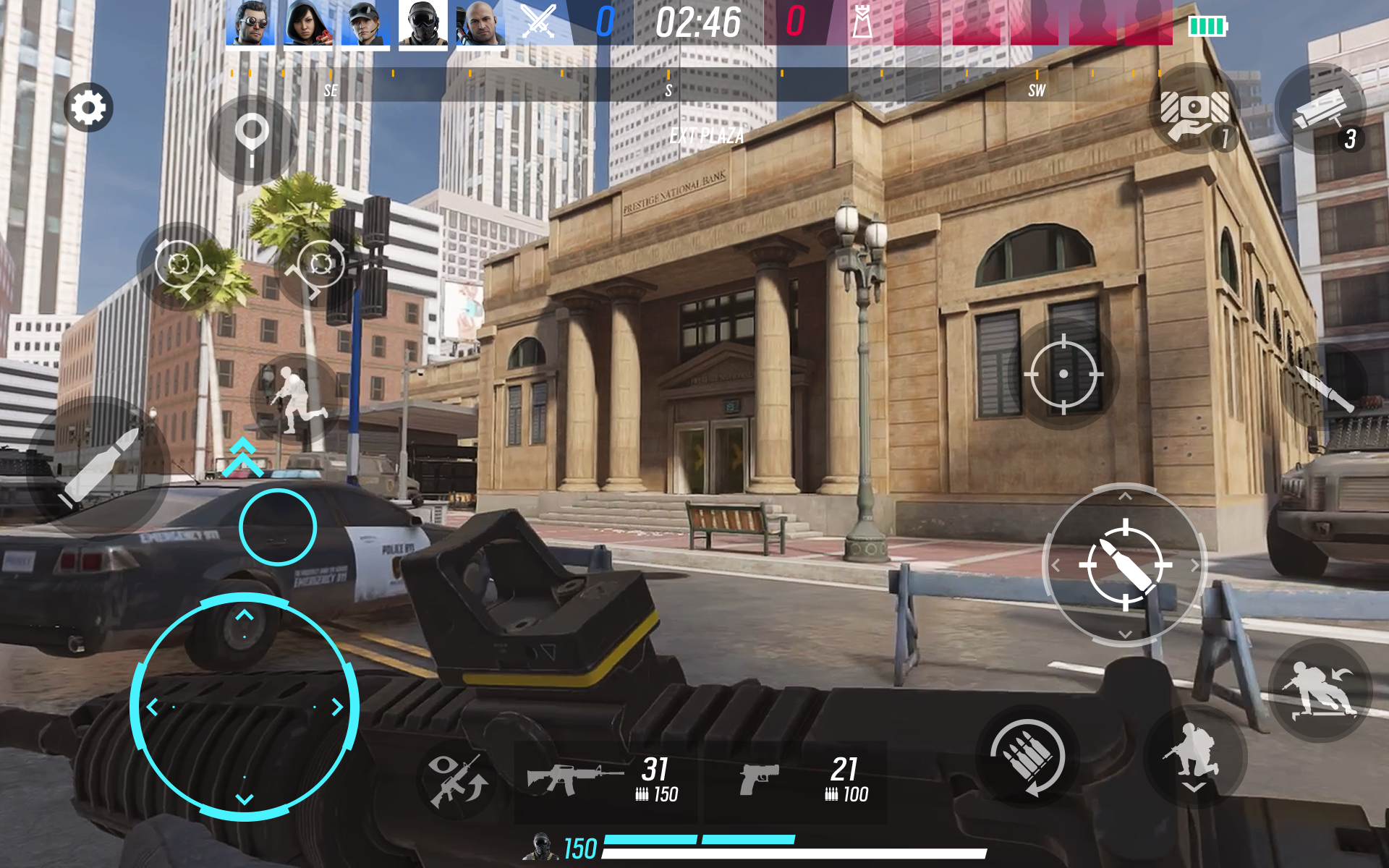The image size is (1389, 868).
Task: Toggle the sprint running soldier button
Action: 294,399
